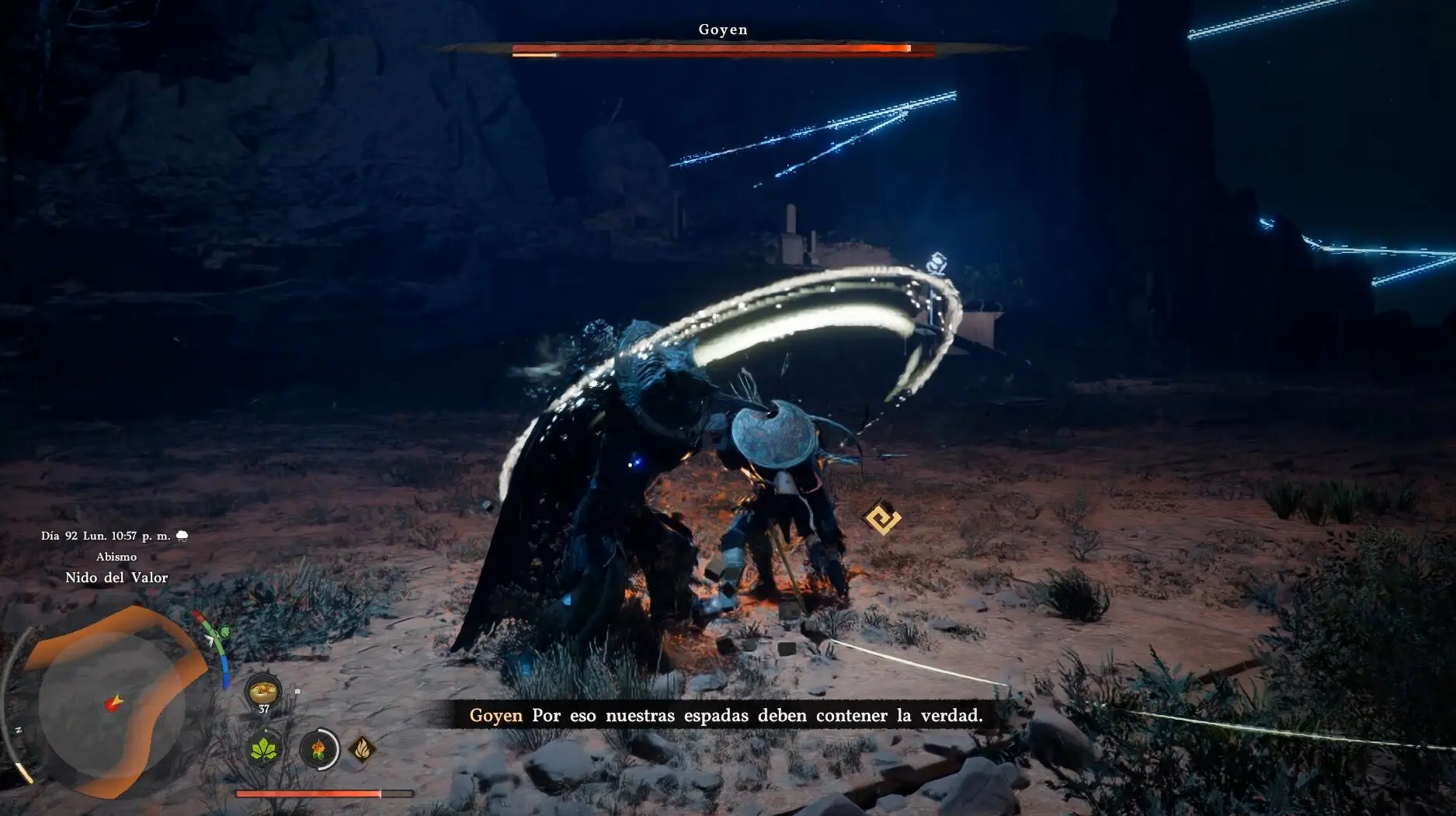Click the rain weather icon by the clock
This screenshot has width=1456, height=816.
182,536
